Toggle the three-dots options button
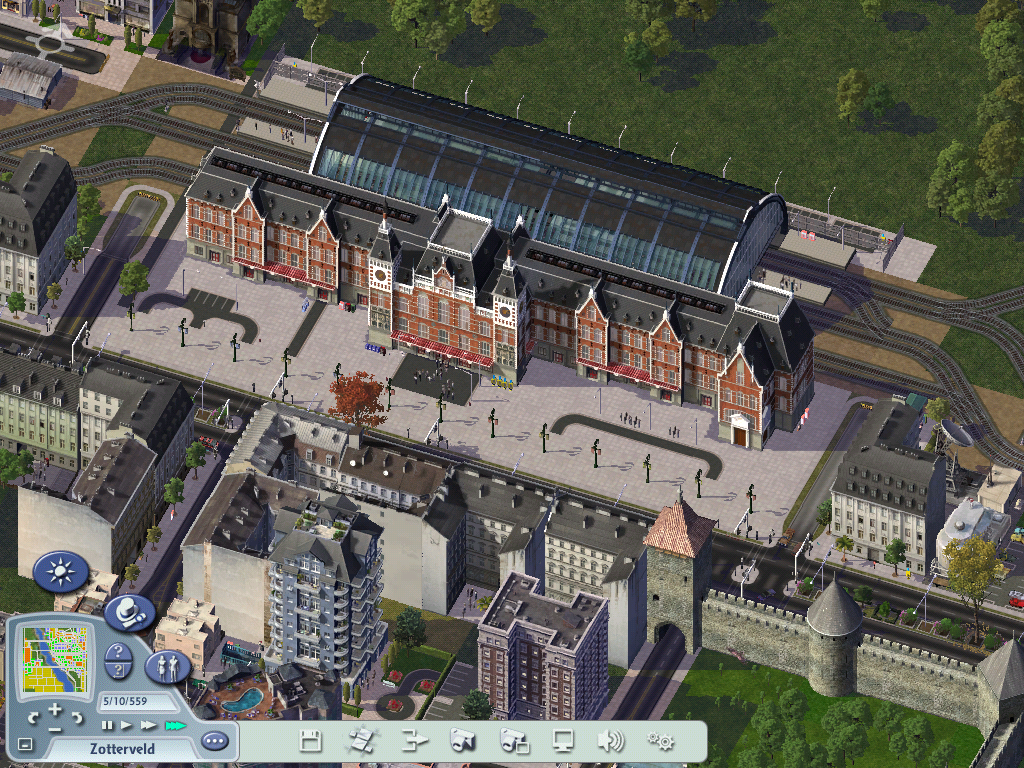1024x768 pixels. tap(214, 741)
